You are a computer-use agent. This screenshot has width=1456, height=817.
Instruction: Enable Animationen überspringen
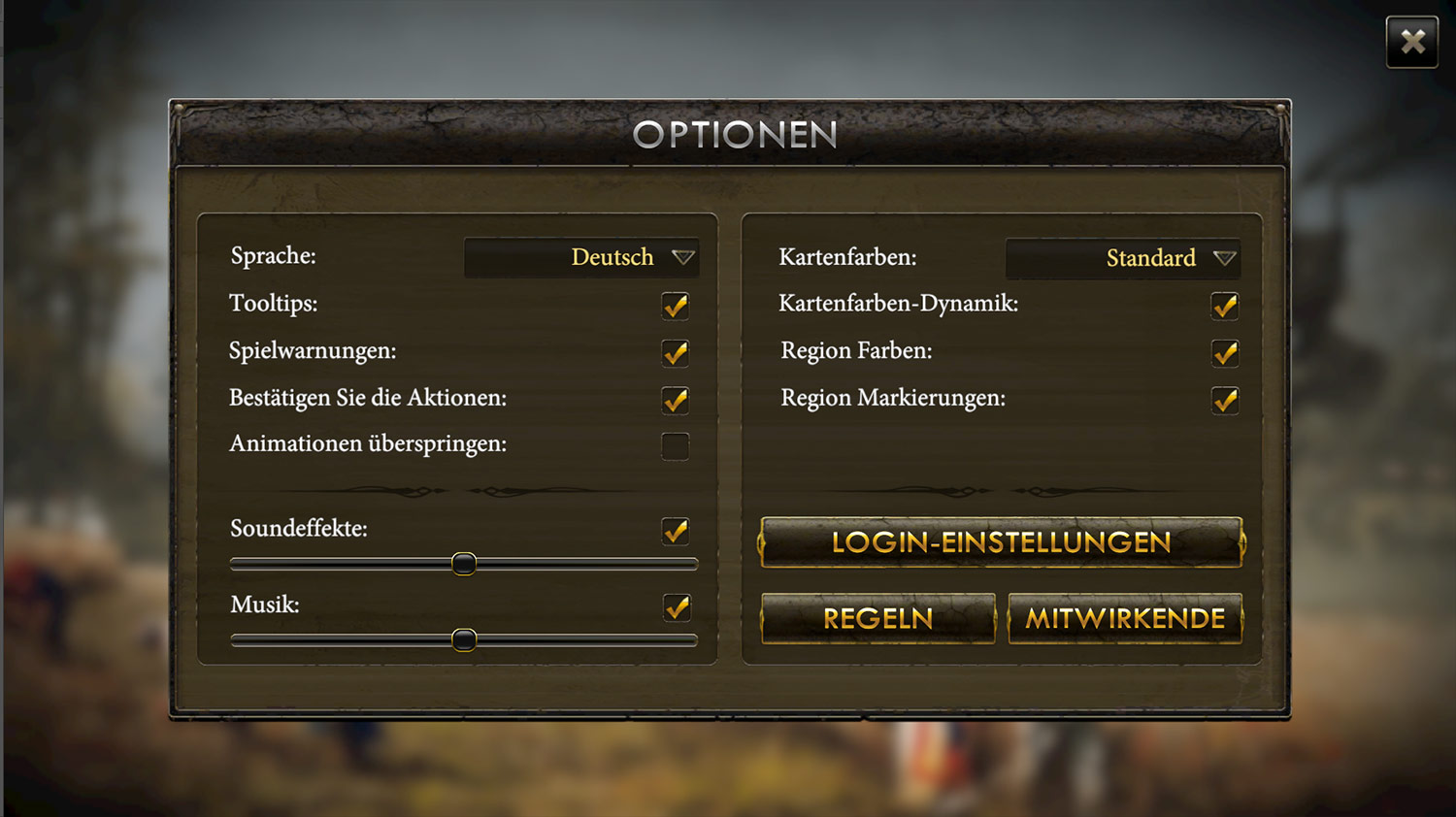click(675, 446)
